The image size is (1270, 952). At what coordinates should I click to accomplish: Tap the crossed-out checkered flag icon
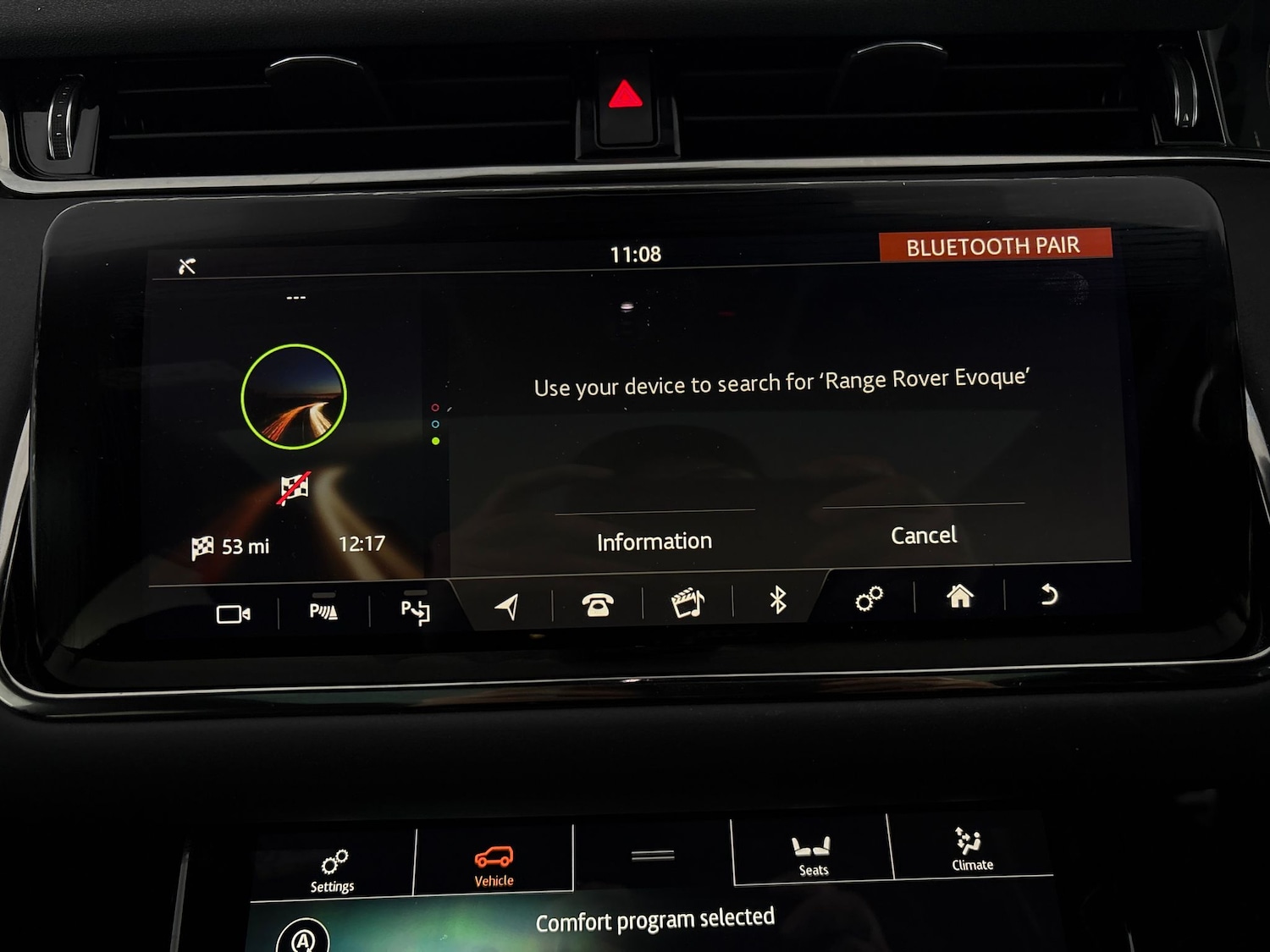point(295,487)
